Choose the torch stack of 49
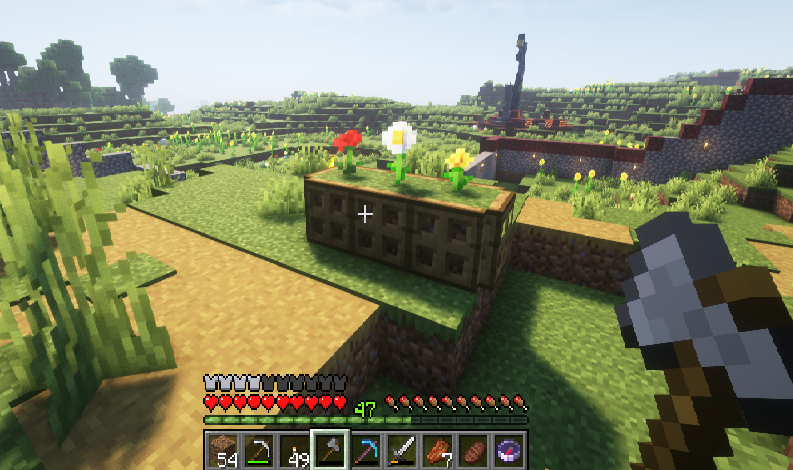 (294, 450)
